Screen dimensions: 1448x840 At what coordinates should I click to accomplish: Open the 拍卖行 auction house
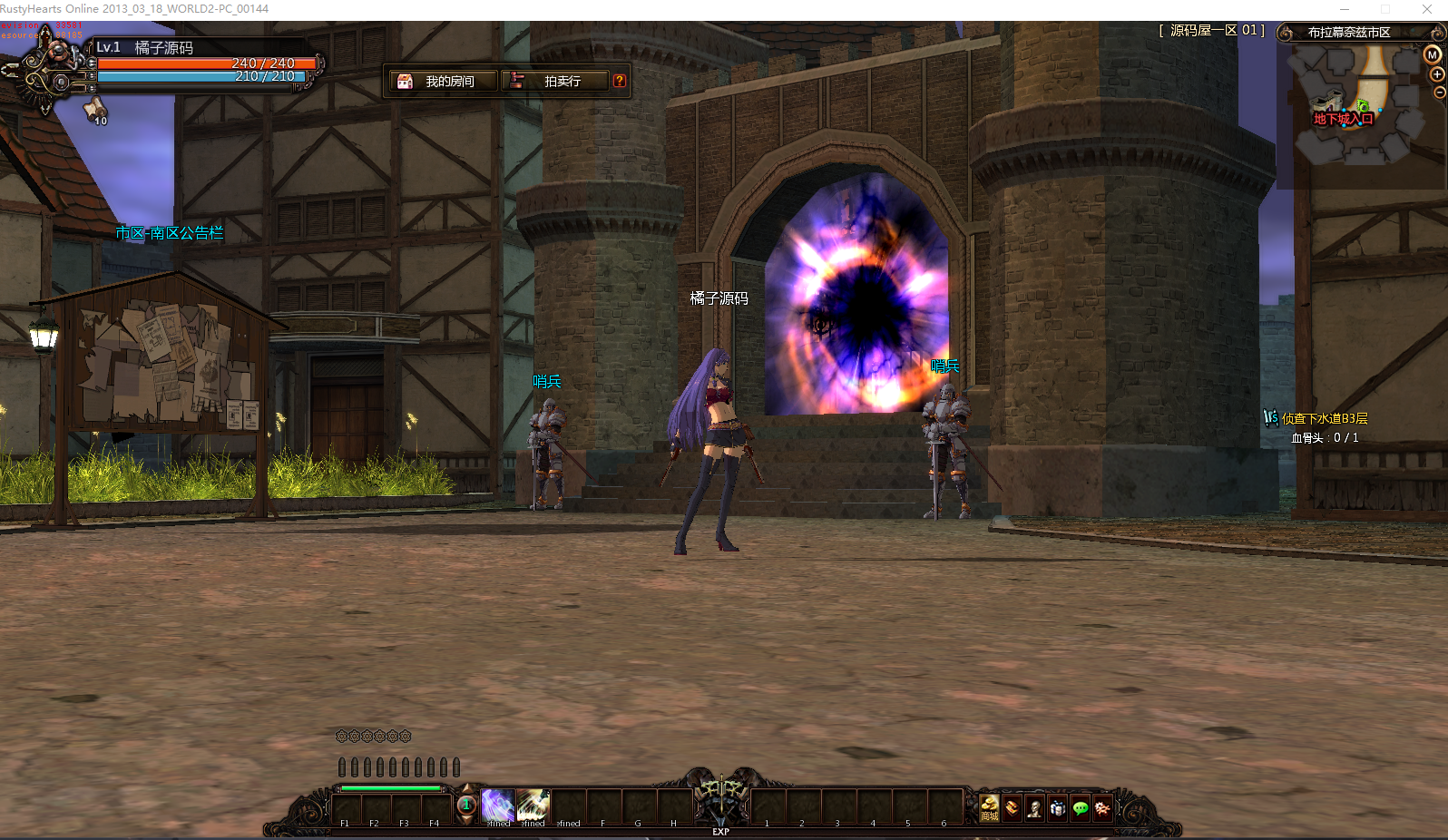556,80
